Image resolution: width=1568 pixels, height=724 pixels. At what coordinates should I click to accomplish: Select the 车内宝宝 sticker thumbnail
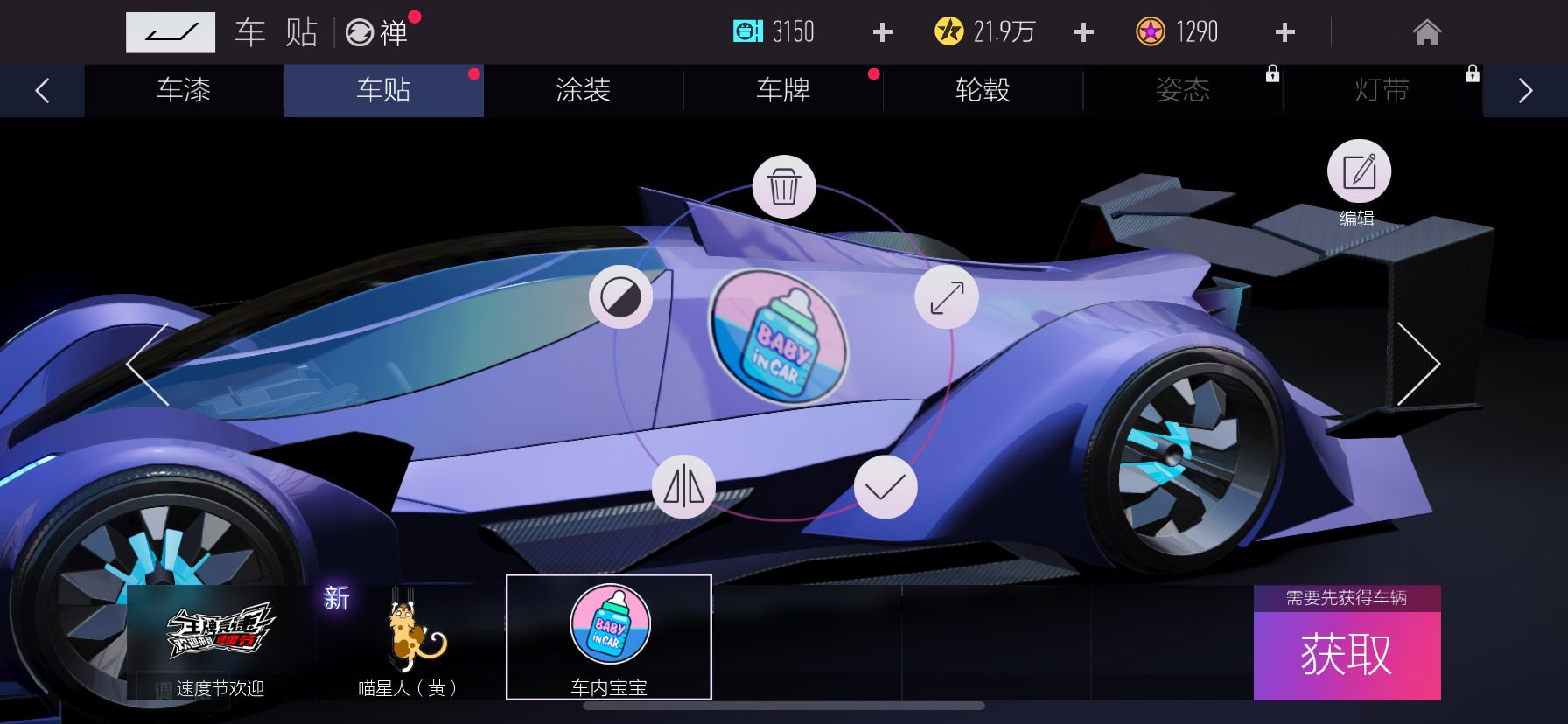coord(609,637)
